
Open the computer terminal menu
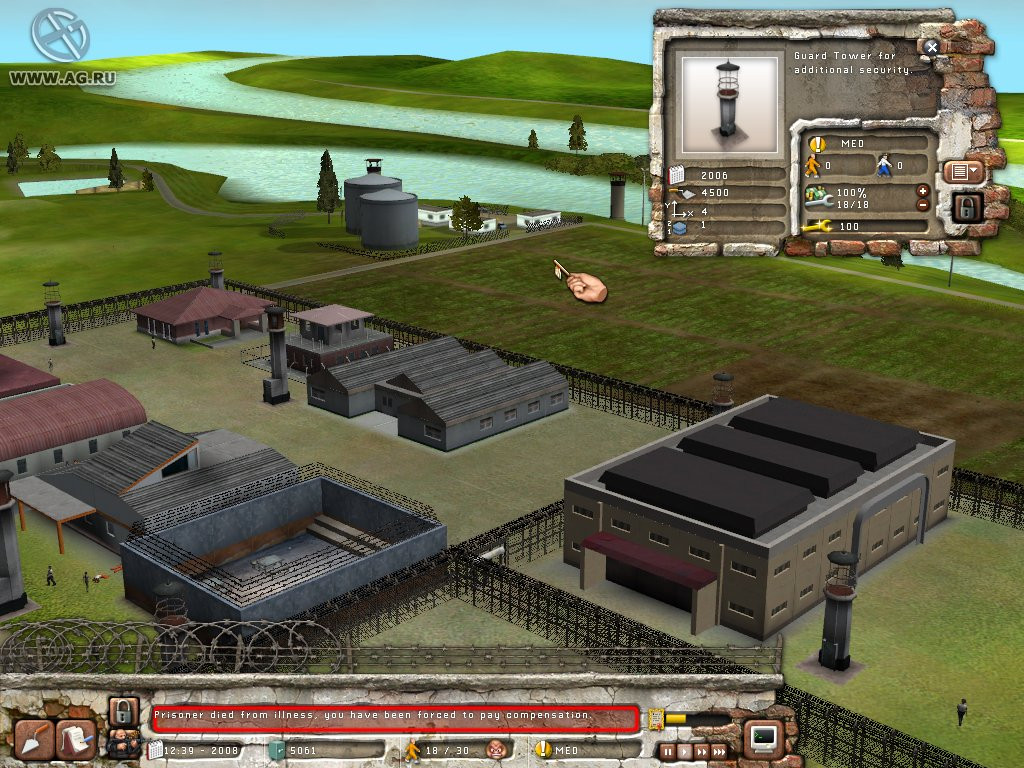tap(765, 738)
